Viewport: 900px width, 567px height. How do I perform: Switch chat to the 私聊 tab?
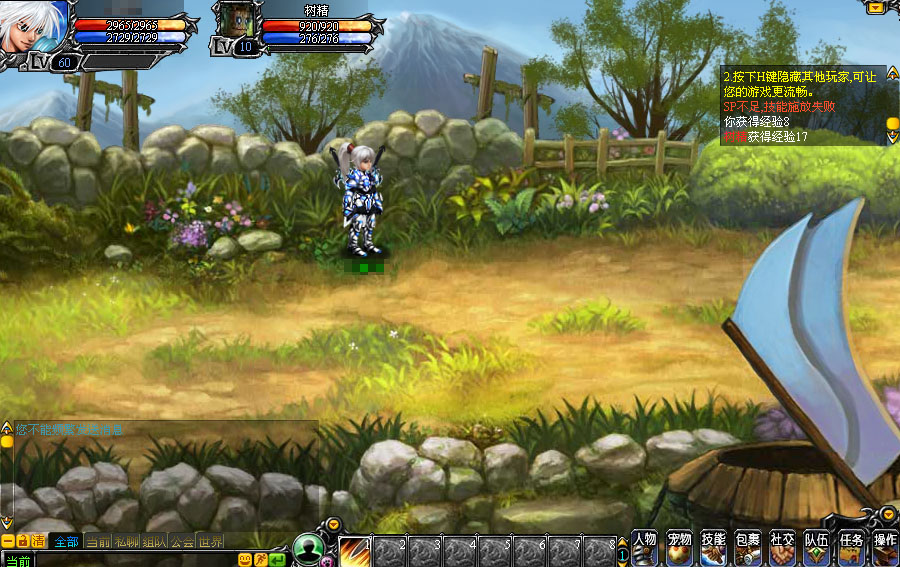[x=126, y=541]
